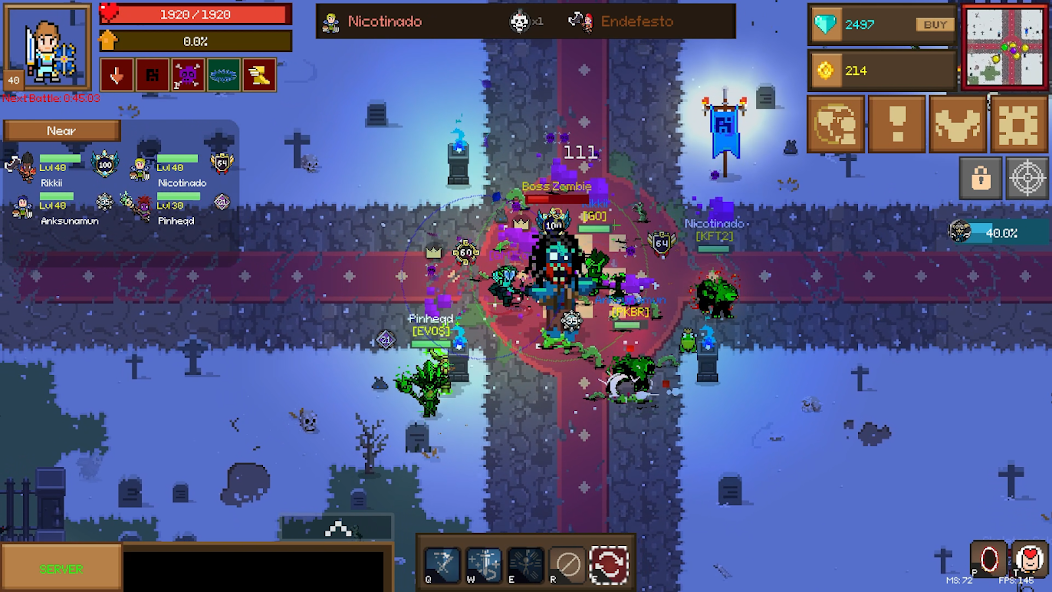Open the gear settings menu
1052x592 pixels.
[x=1018, y=124]
